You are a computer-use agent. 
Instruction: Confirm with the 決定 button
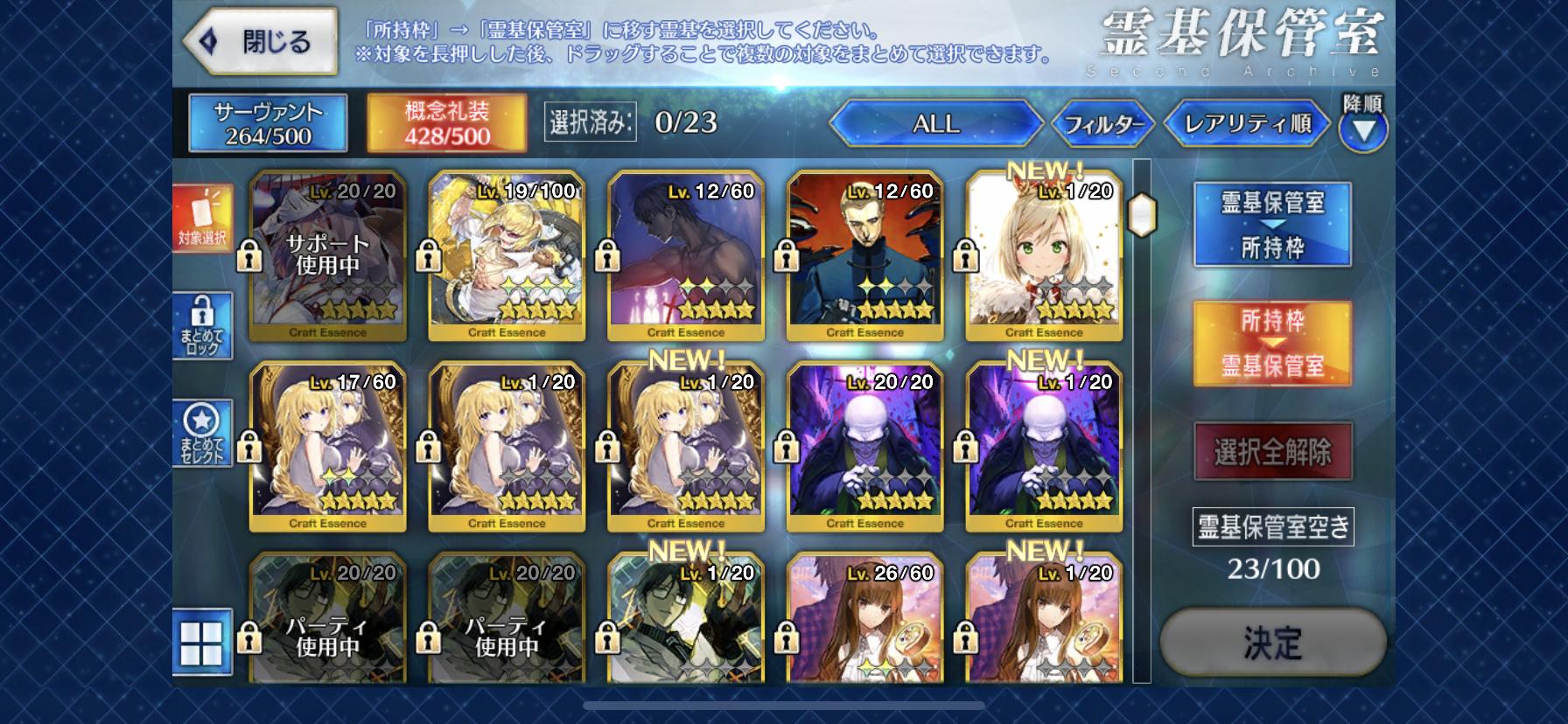tap(1272, 643)
